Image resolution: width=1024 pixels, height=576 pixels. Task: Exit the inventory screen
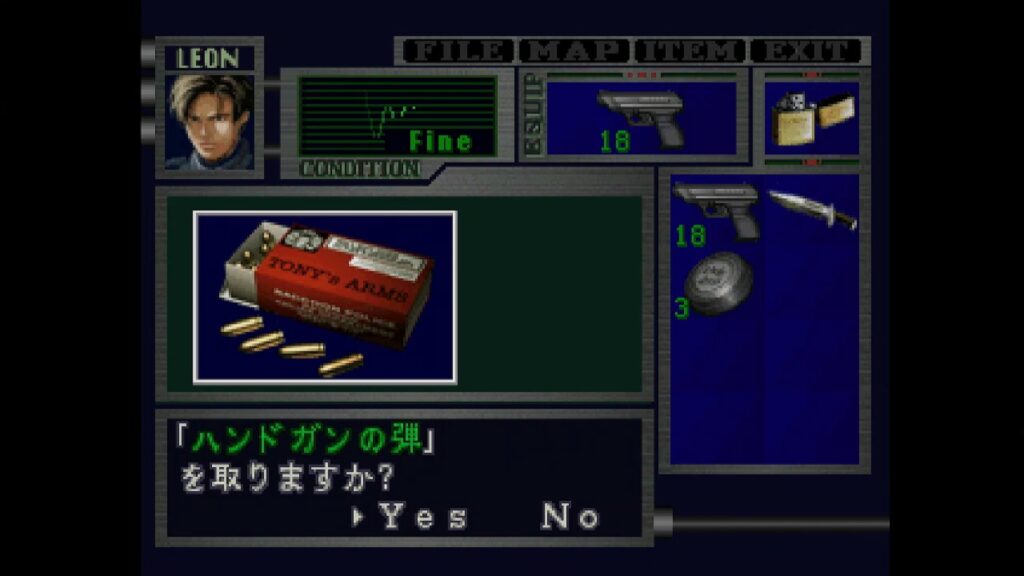pos(806,51)
